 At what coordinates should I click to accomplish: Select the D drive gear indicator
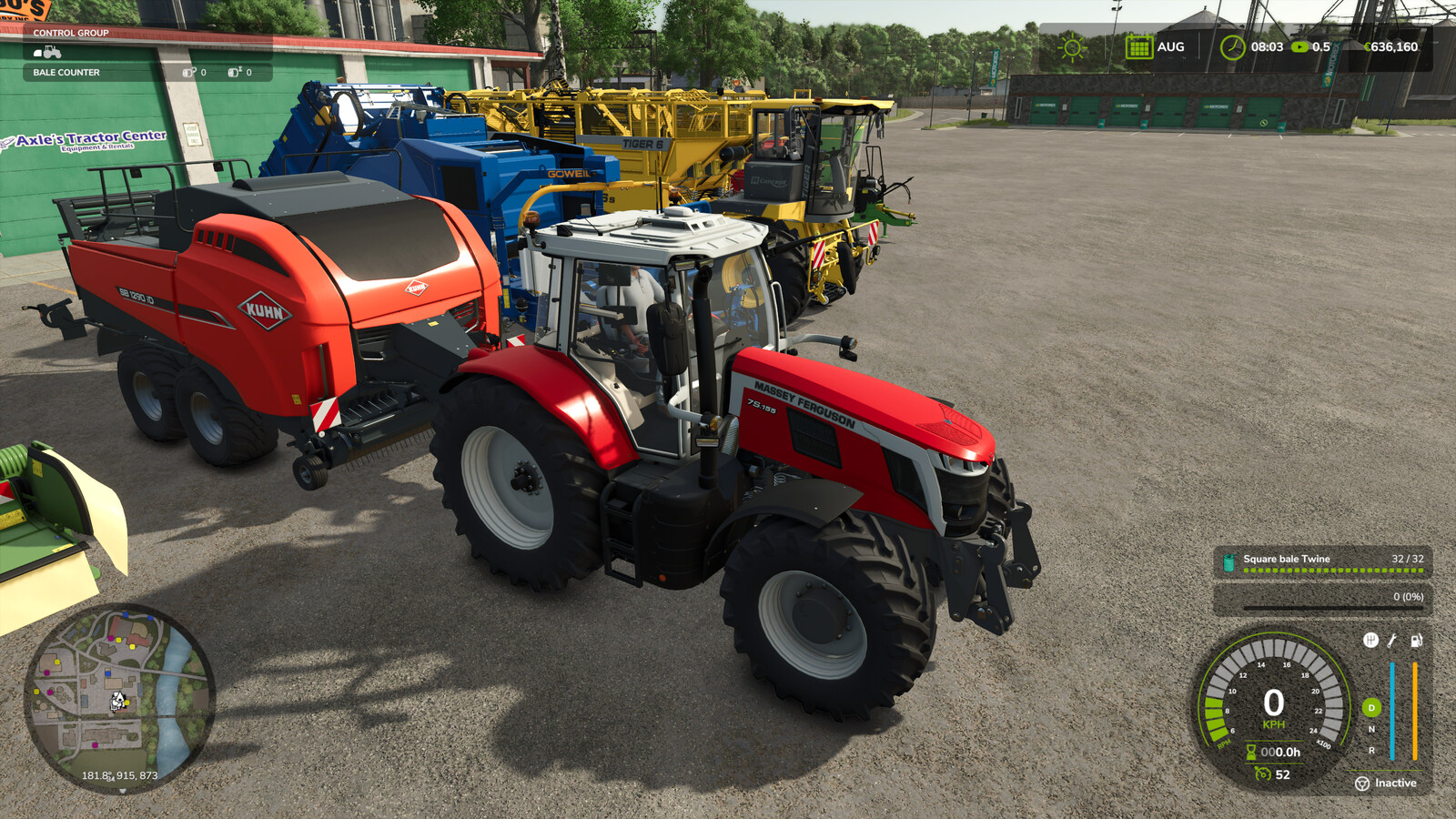(1371, 708)
